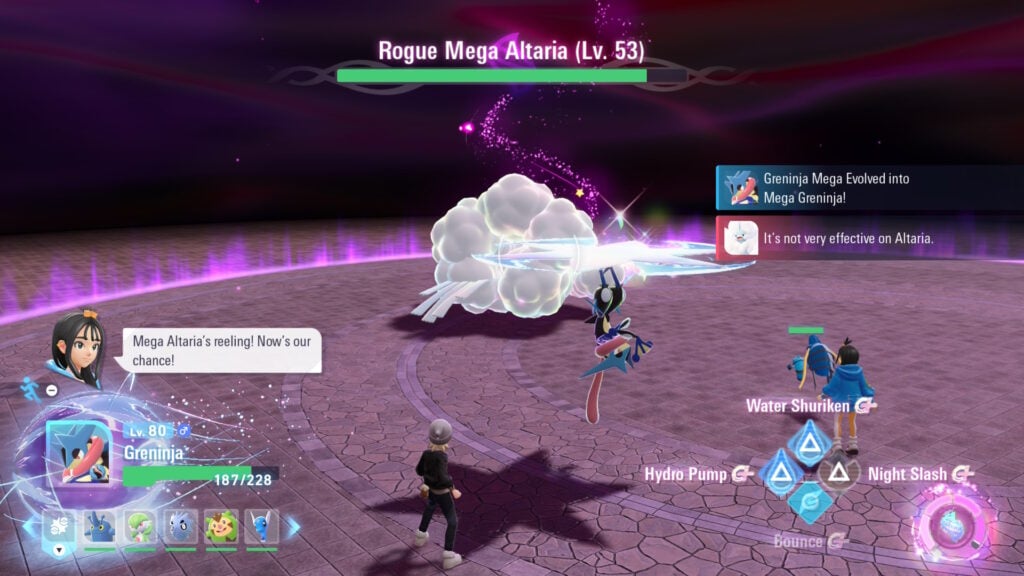Use the Hydro Pump move
Viewport: 1024px width, 576px height.
click(x=778, y=472)
